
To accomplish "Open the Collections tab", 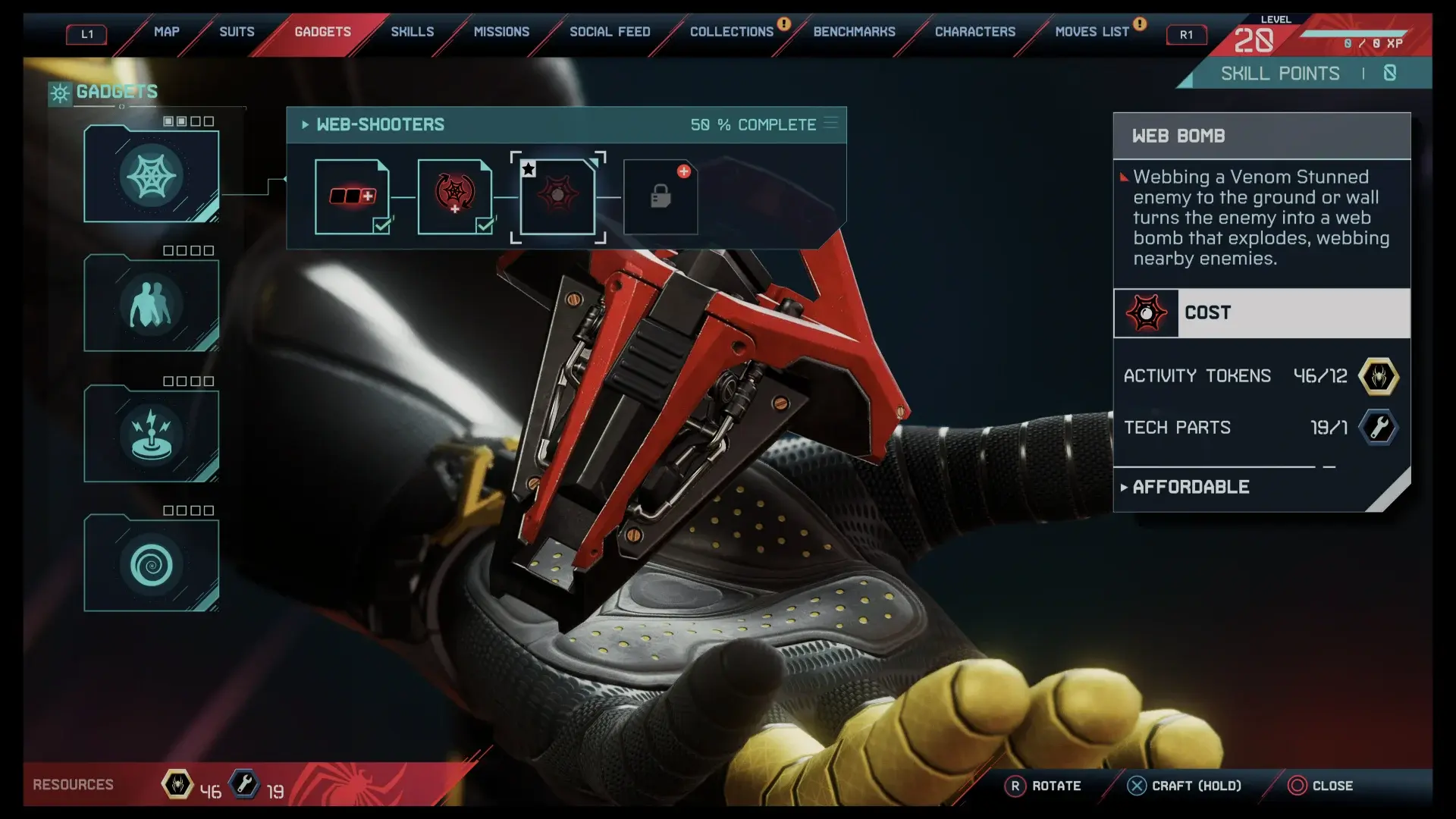I will point(731,32).
